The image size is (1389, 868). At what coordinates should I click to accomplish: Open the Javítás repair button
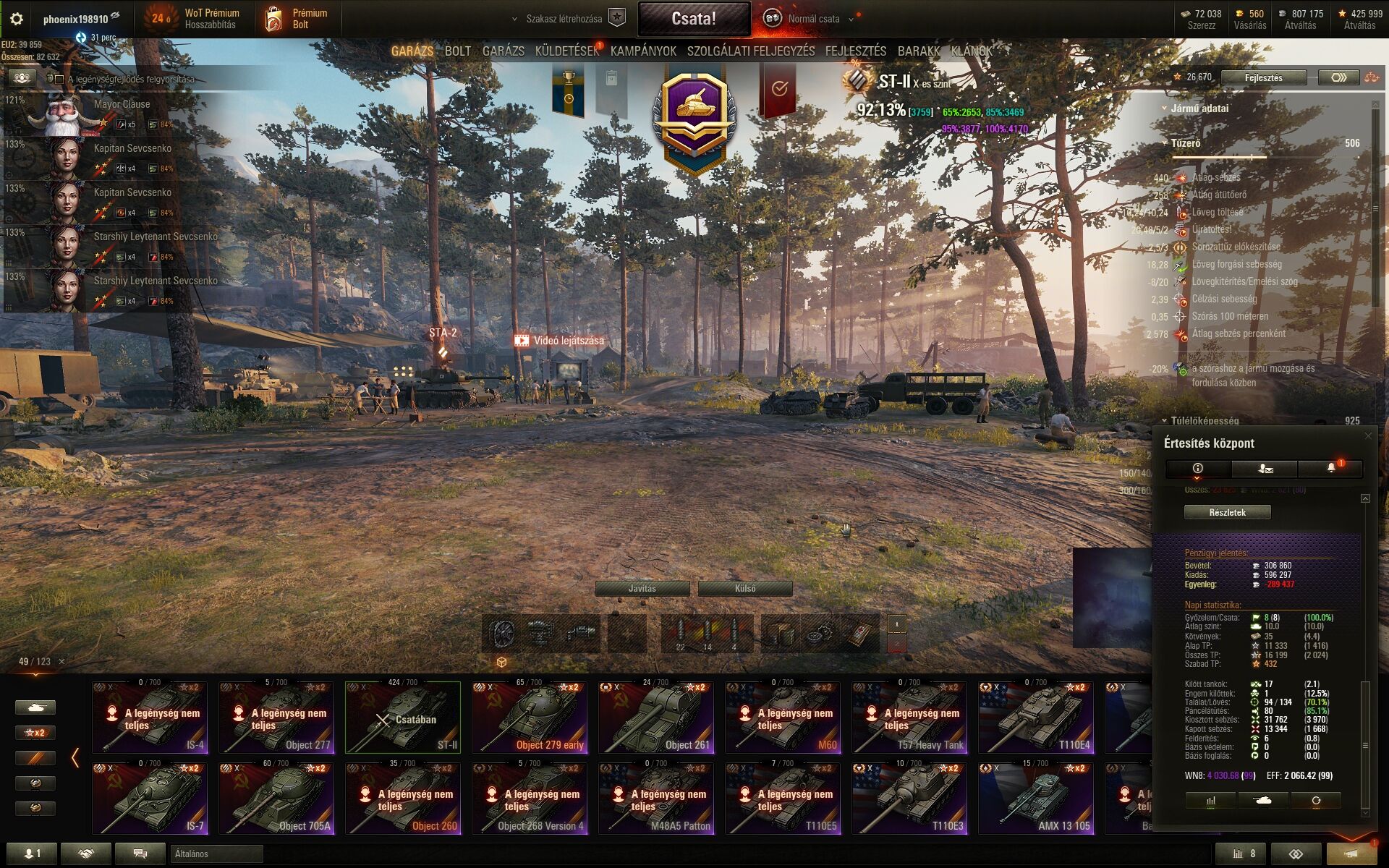point(642,589)
